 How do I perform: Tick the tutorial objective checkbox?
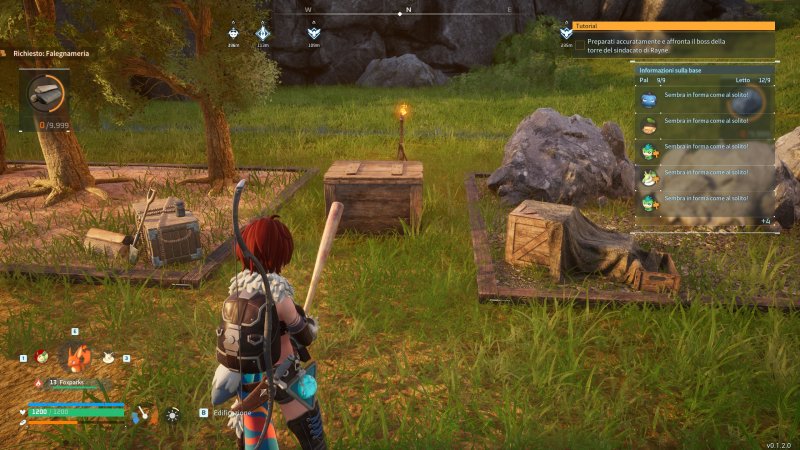(580, 45)
